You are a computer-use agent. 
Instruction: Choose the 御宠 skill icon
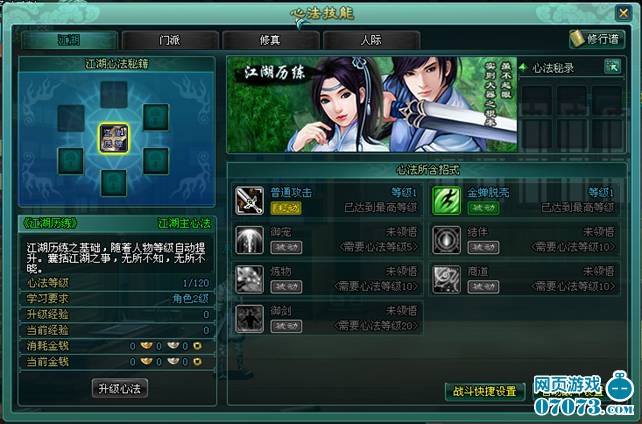coord(249,240)
